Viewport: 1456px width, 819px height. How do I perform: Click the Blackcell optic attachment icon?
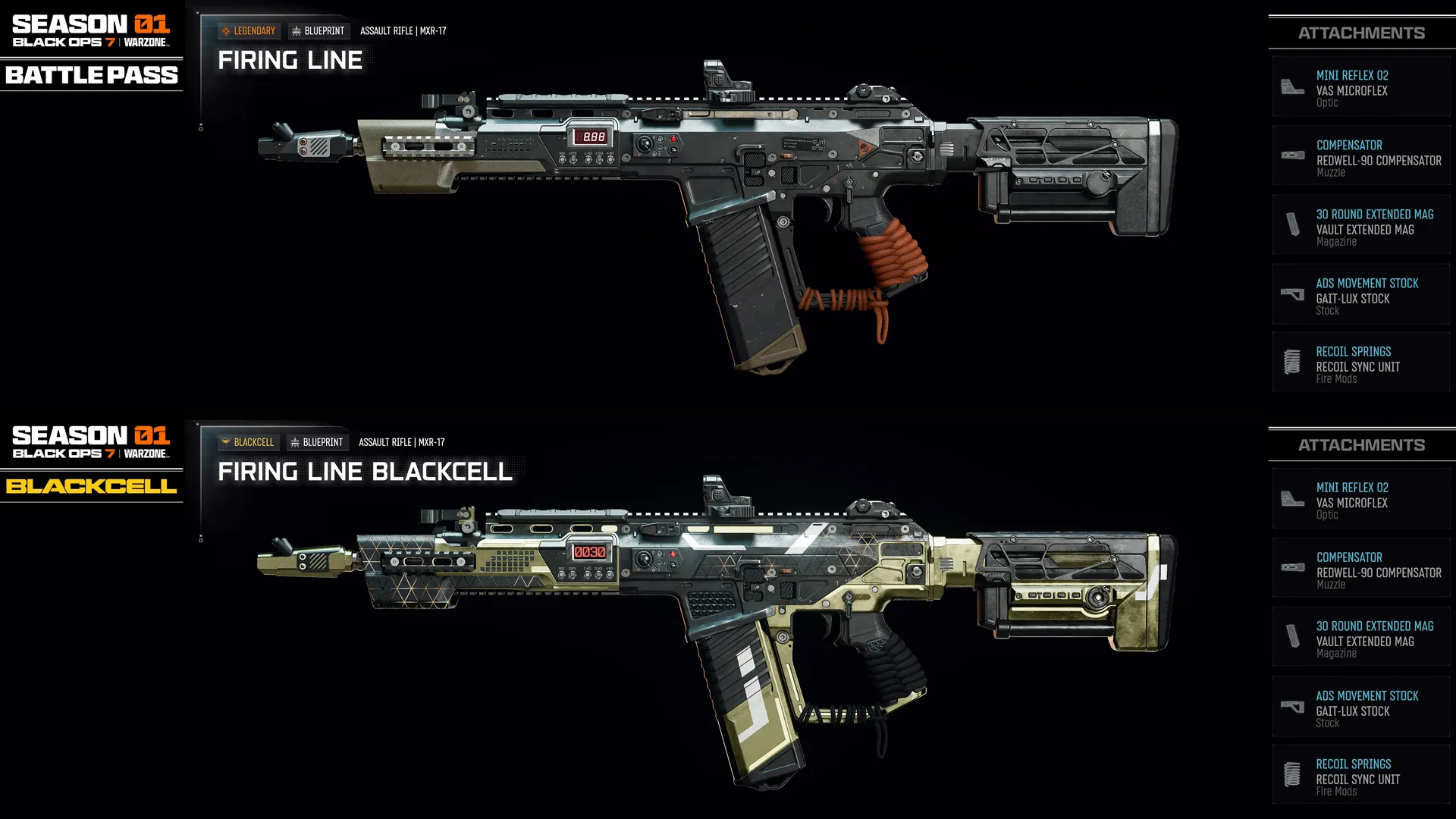pyautogui.click(x=1292, y=498)
